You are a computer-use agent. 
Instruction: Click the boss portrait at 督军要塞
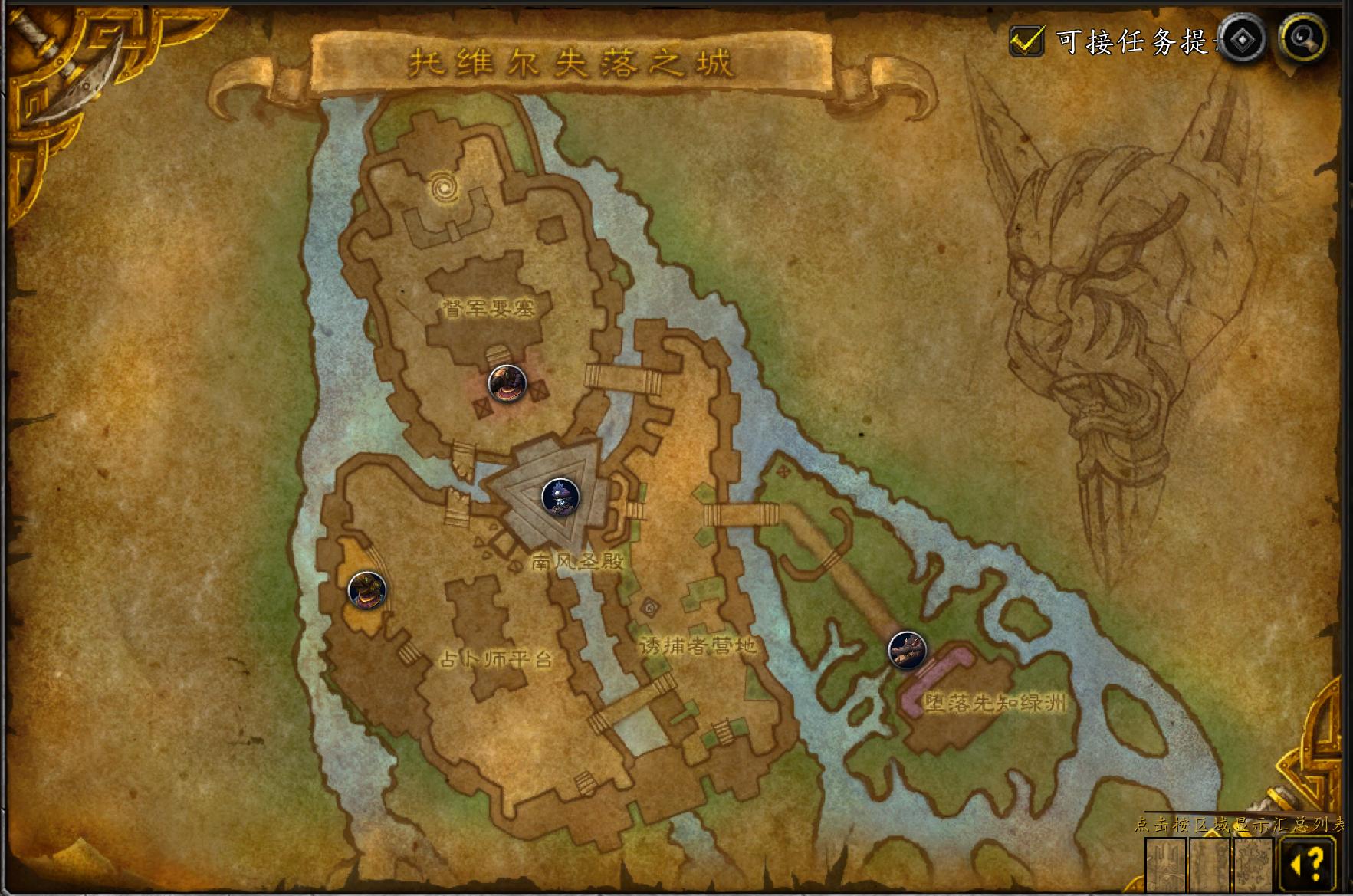(x=507, y=385)
